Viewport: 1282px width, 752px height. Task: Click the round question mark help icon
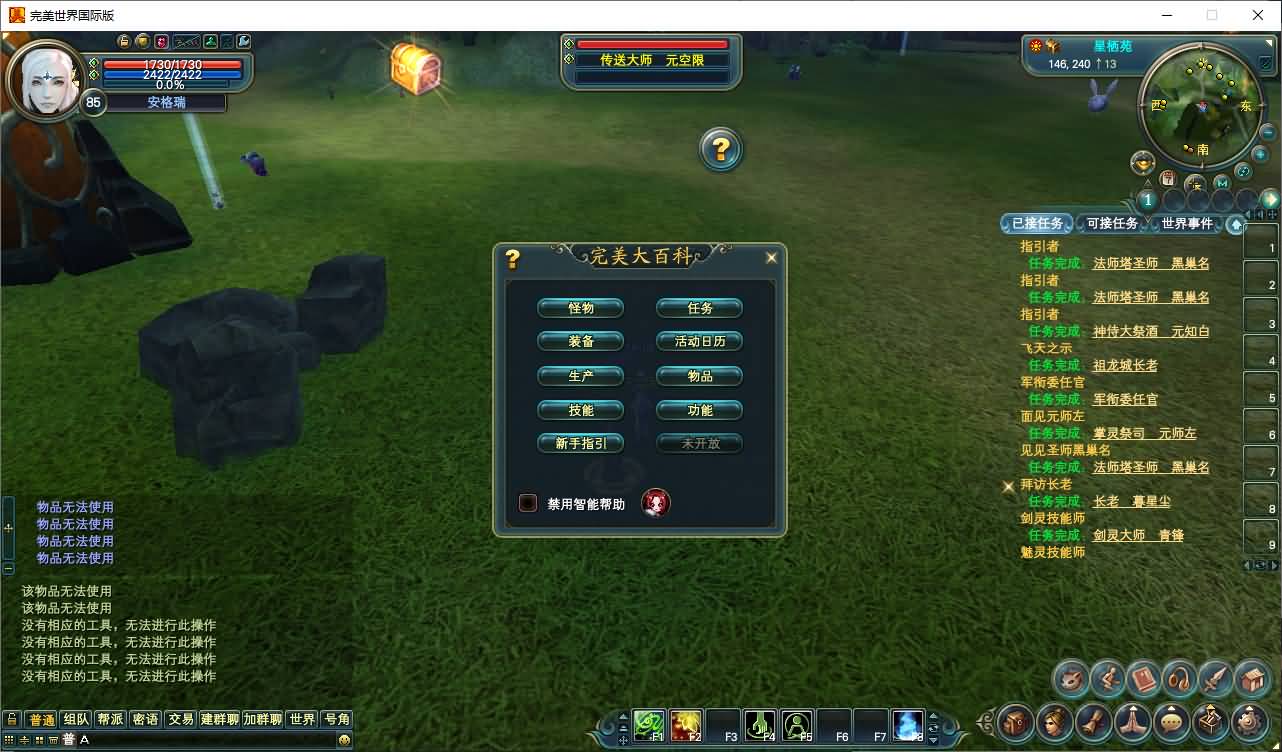tap(720, 150)
